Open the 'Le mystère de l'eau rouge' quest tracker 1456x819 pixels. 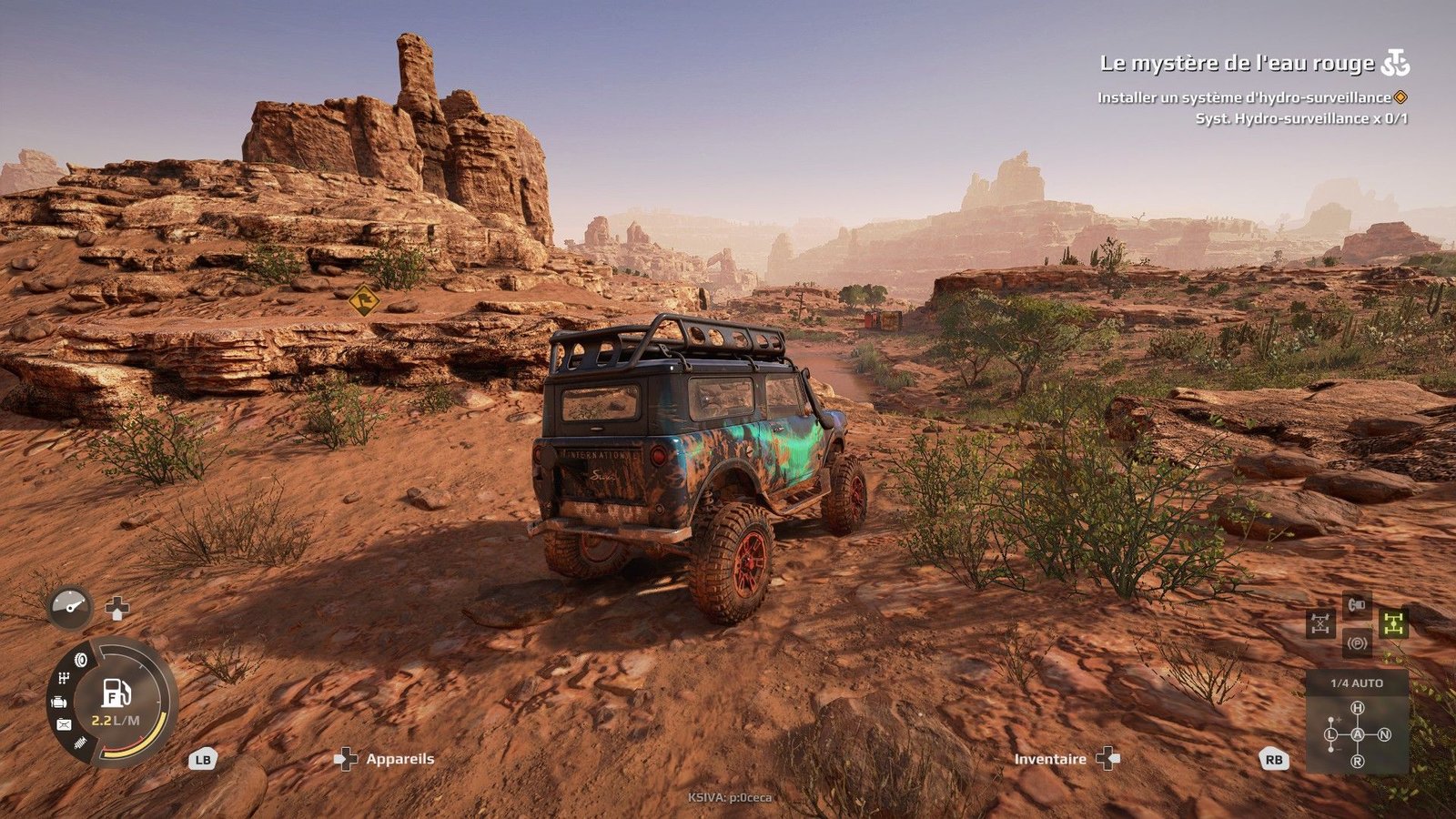point(1238,64)
